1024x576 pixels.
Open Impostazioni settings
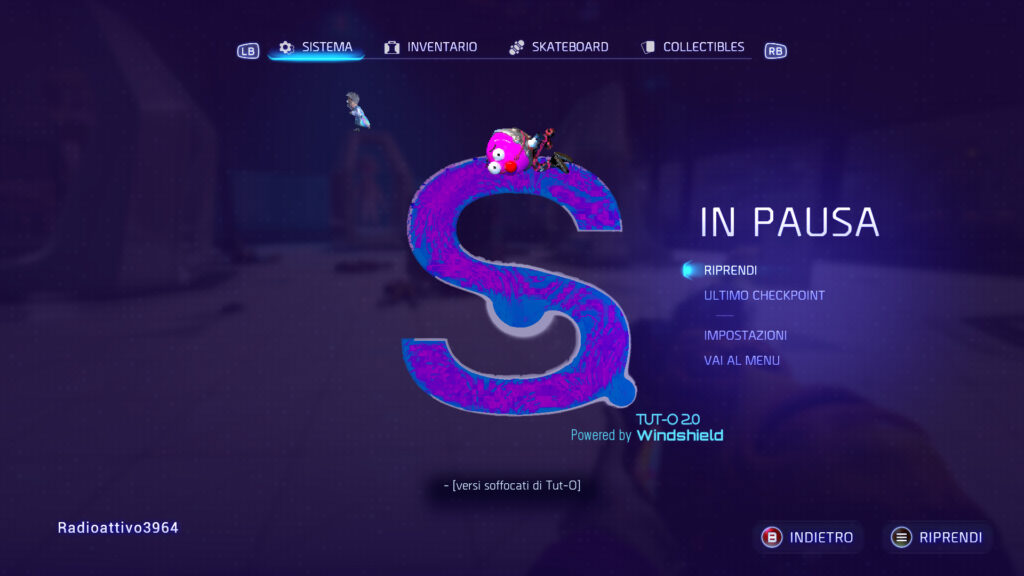pos(745,335)
